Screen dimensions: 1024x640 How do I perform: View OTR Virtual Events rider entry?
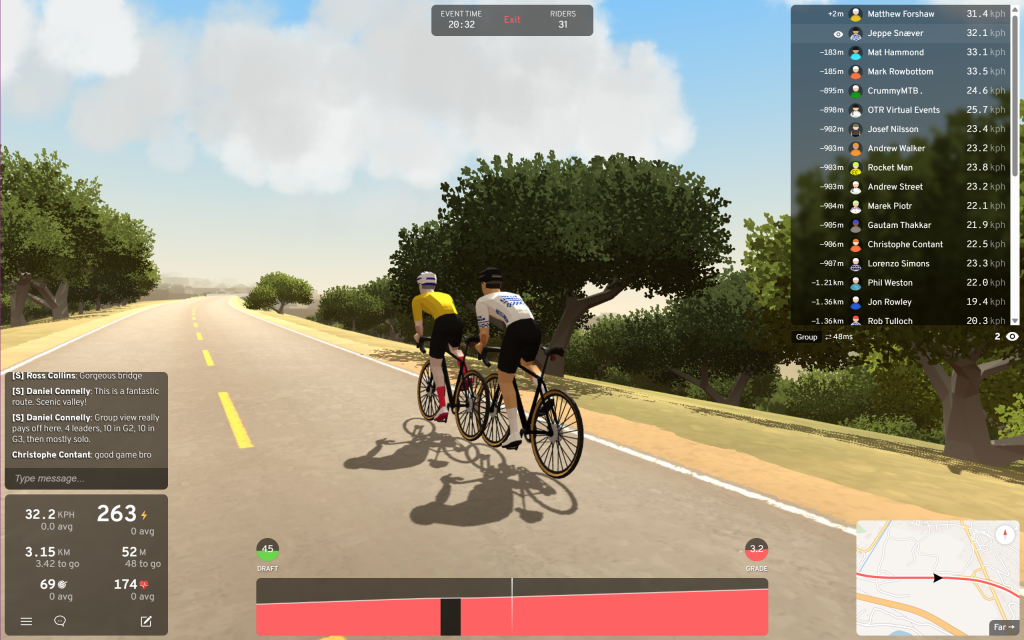pos(903,110)
